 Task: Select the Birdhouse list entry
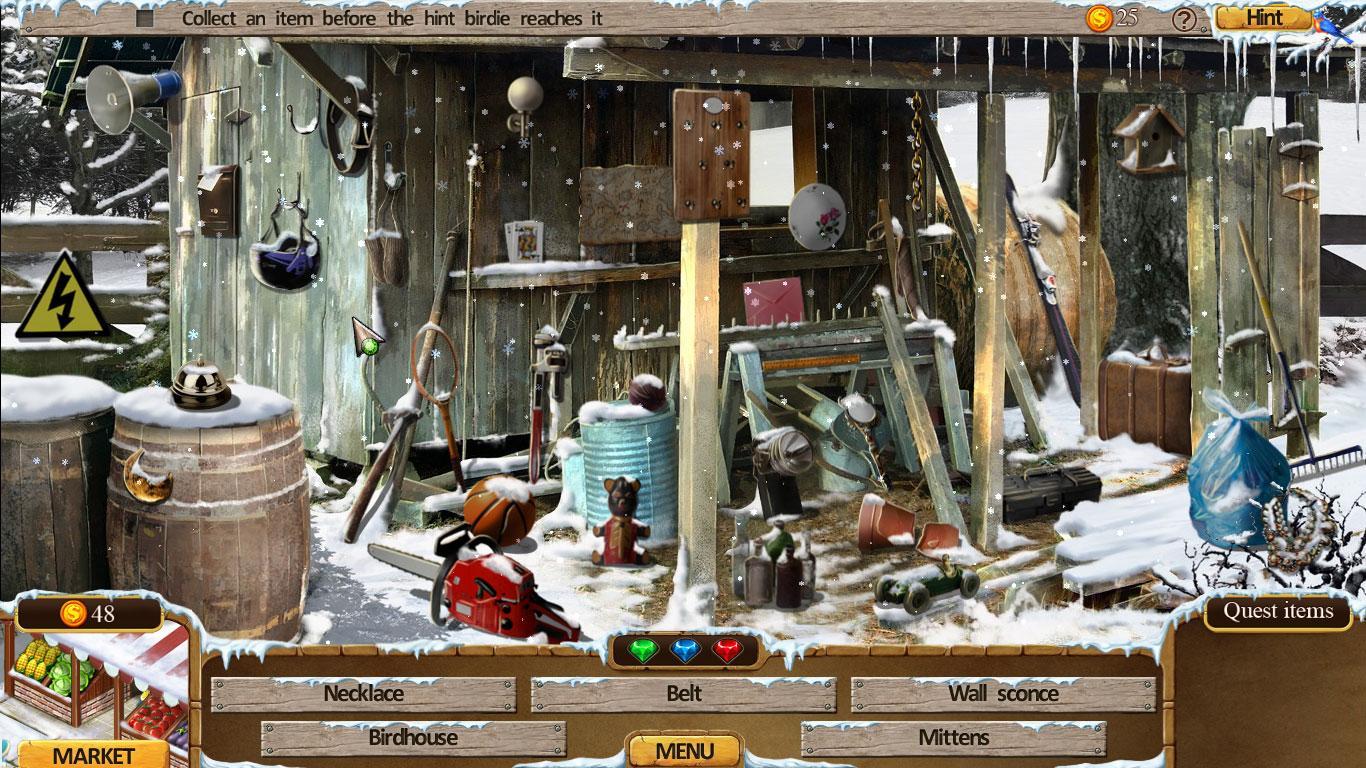pyautogui.click(x=413, y=738)
